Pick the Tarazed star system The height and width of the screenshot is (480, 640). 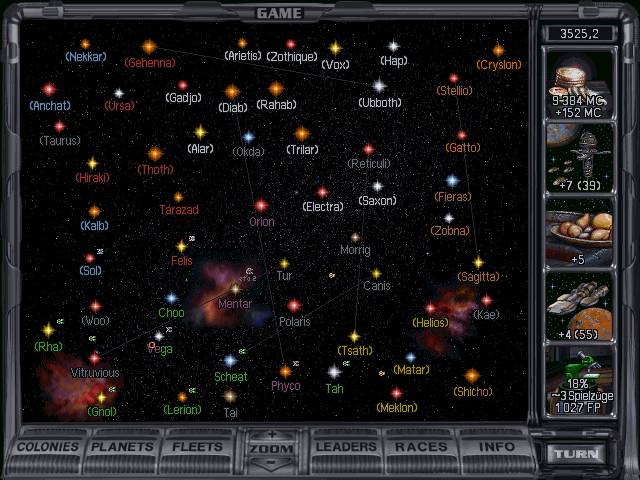178,197
